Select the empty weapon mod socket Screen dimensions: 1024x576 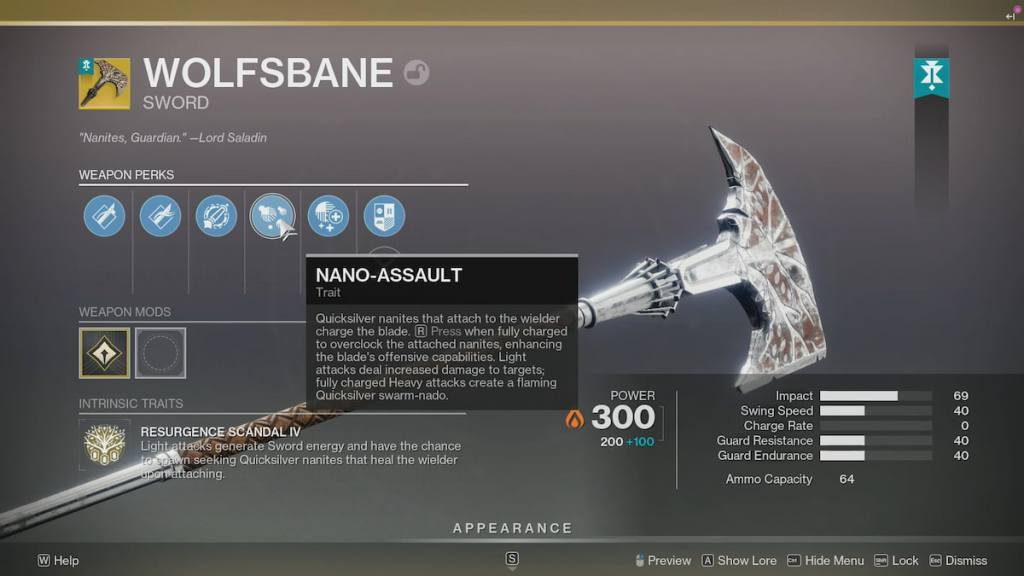tap(160, 353)
